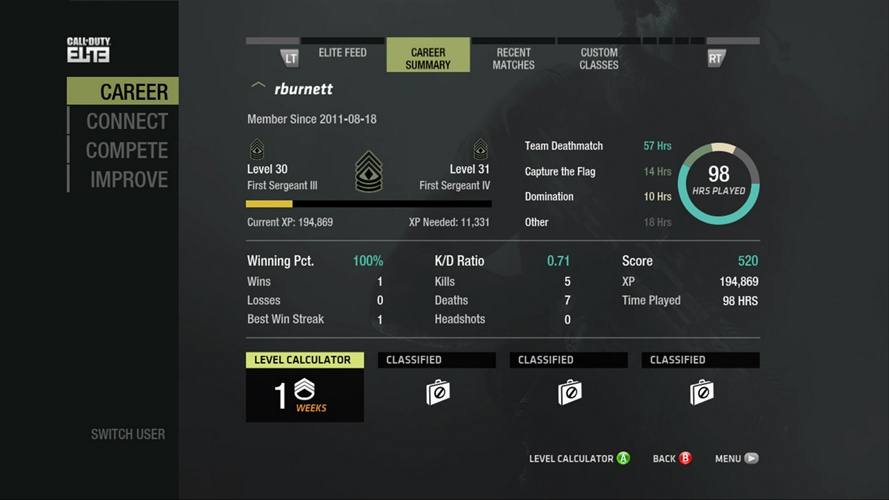Viewport: 889px width, 500px height.
Task: Expand the arrow beside rburnett's name
Action: click(x=258, y=87)
